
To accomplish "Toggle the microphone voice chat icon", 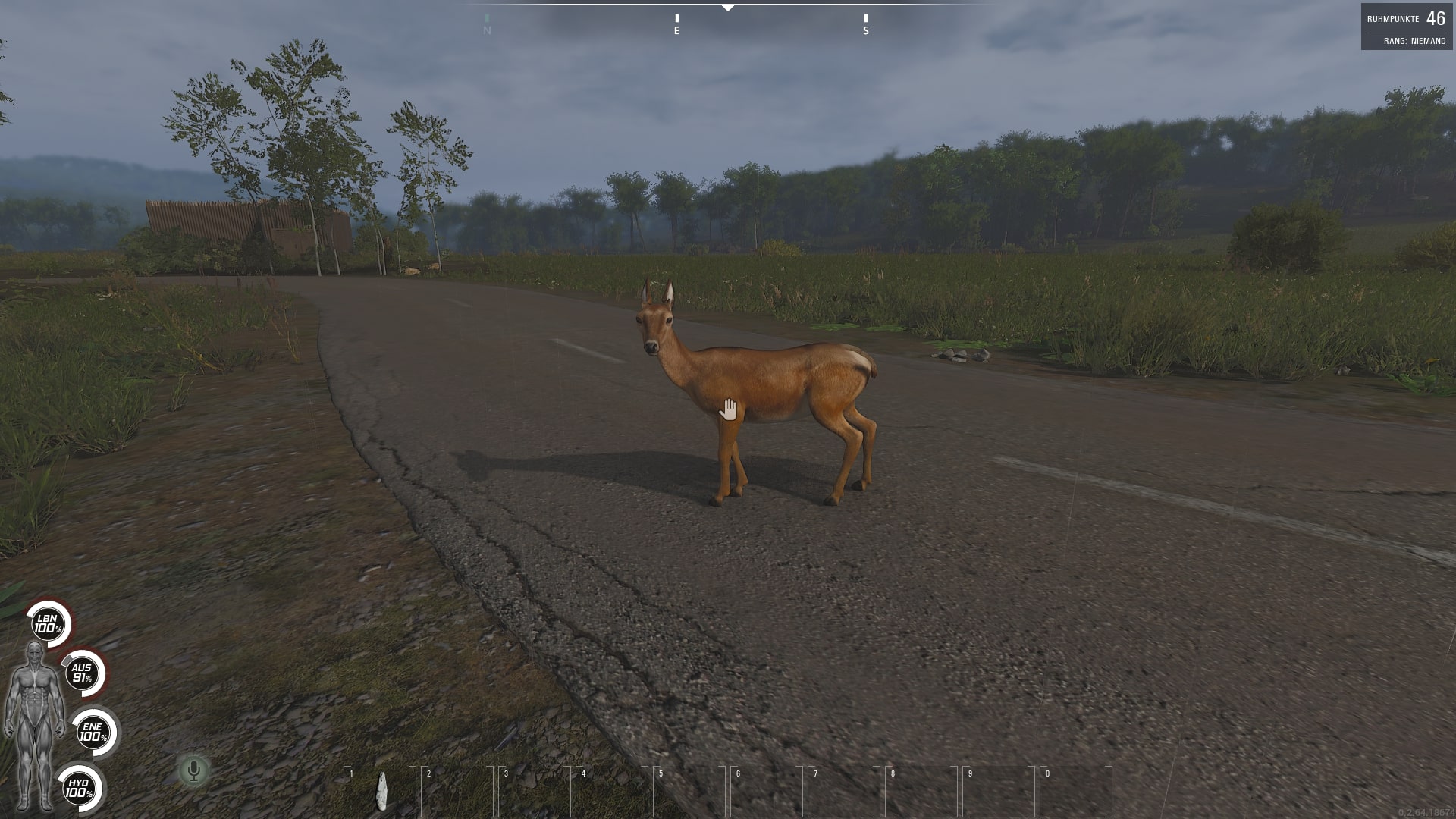I will pyautogui.click(x=193, y=771).
